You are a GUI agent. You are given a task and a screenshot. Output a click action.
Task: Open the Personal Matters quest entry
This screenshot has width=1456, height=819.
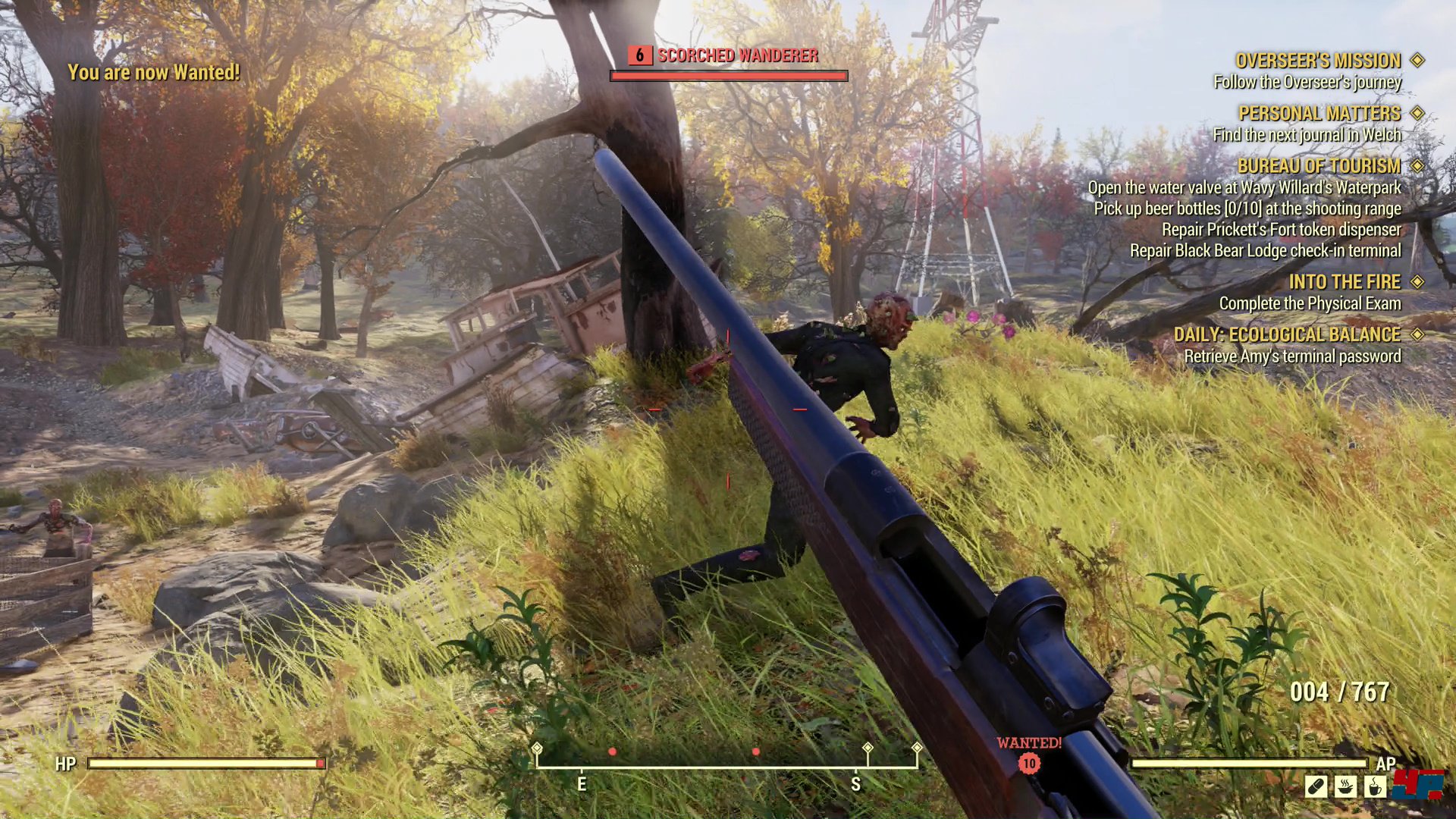pyautogui.click(x=1319, y=114)
